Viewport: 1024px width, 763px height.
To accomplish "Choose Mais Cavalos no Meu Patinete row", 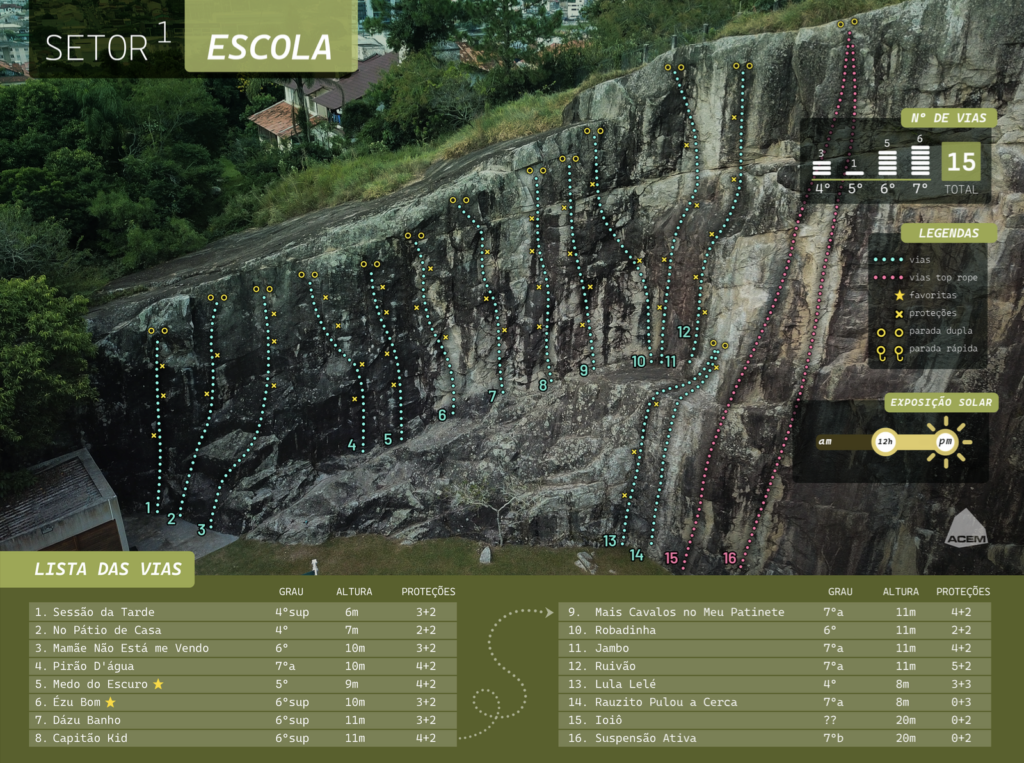I will (x=775, y=612).
